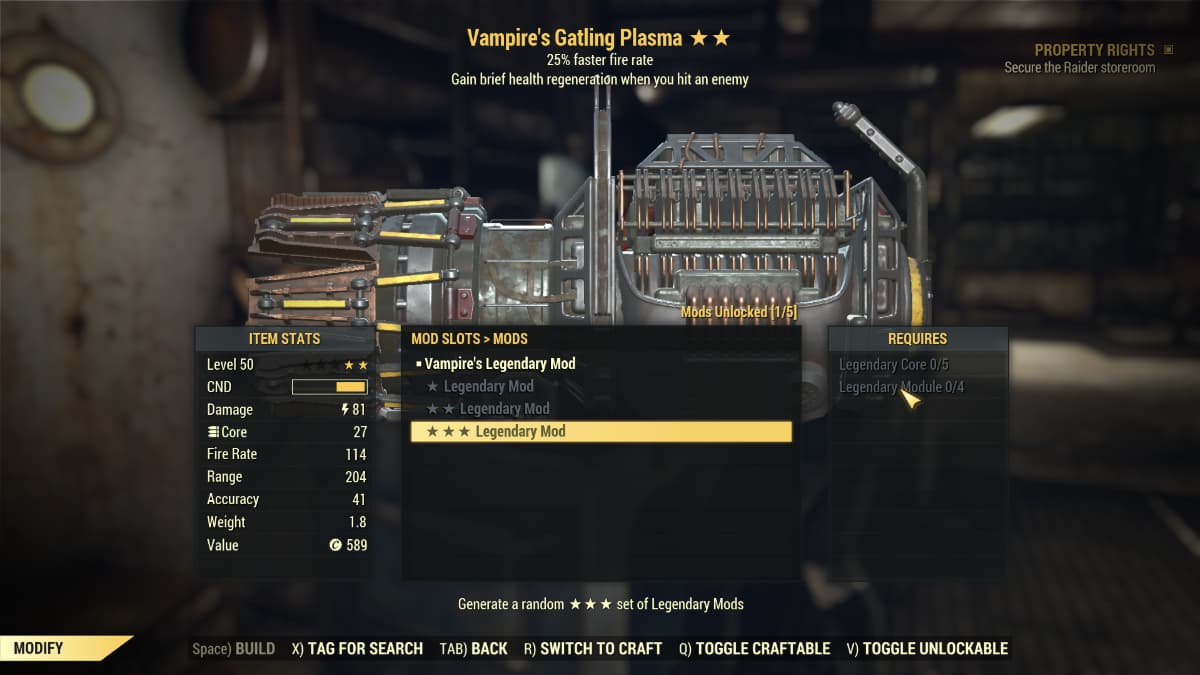Viewport: 1200px width, 675px height.
Task: Select the Vampire's Legendary Mod entry
Action: [x=499, y=364]
